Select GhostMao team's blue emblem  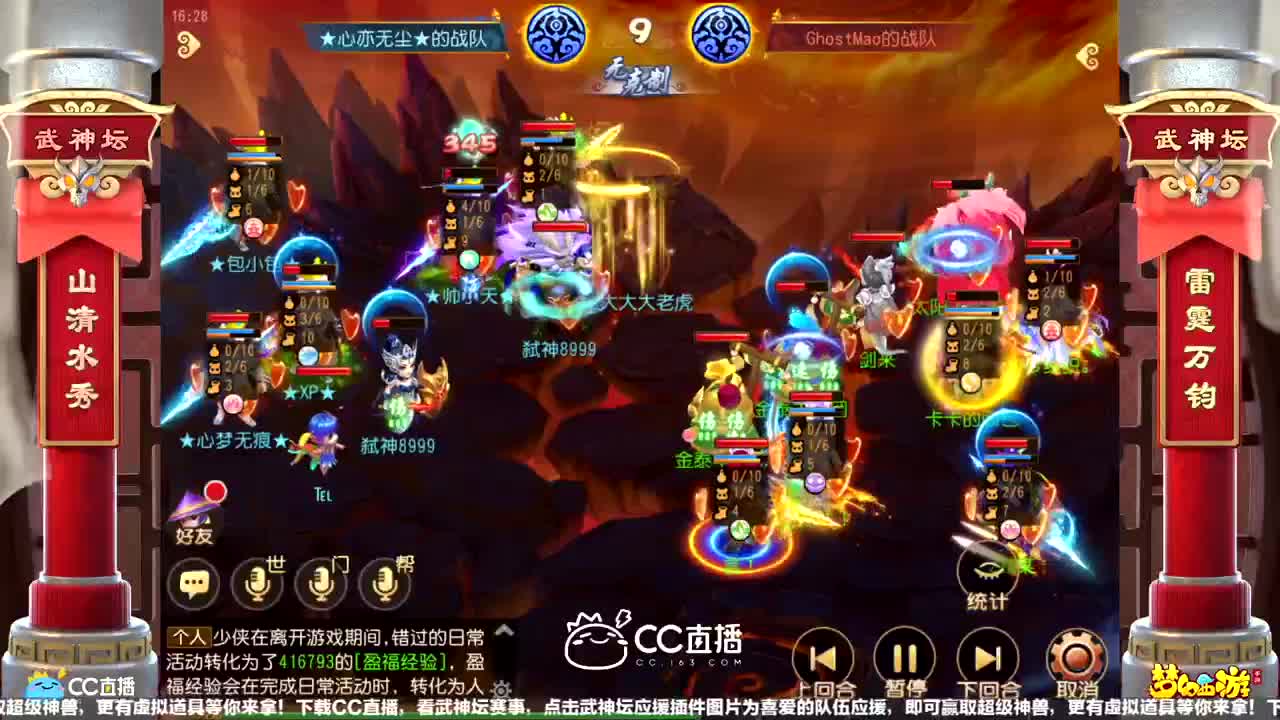(x=722, y=34)
